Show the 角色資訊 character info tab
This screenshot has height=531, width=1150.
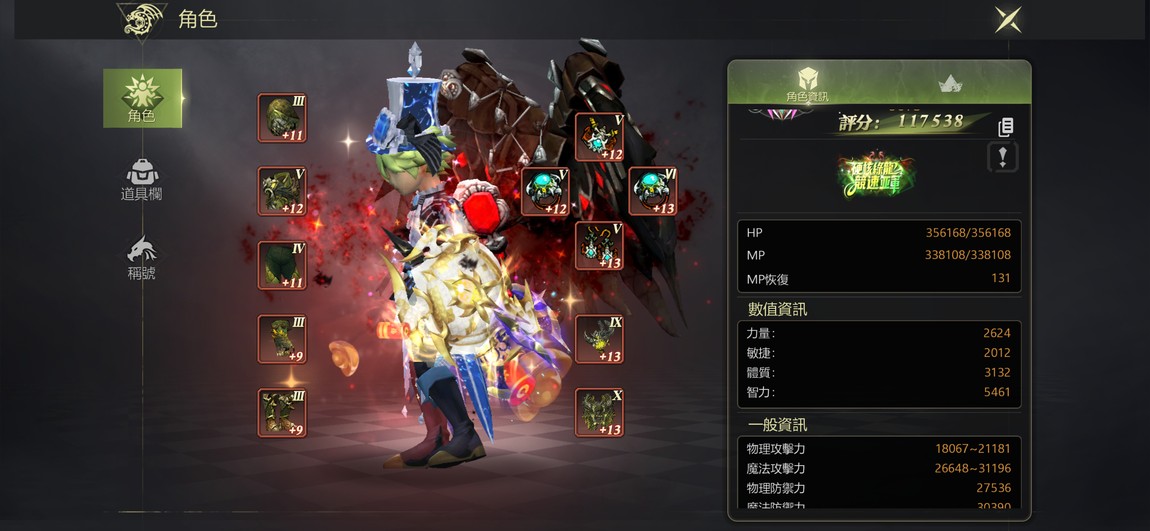[807, 84]
